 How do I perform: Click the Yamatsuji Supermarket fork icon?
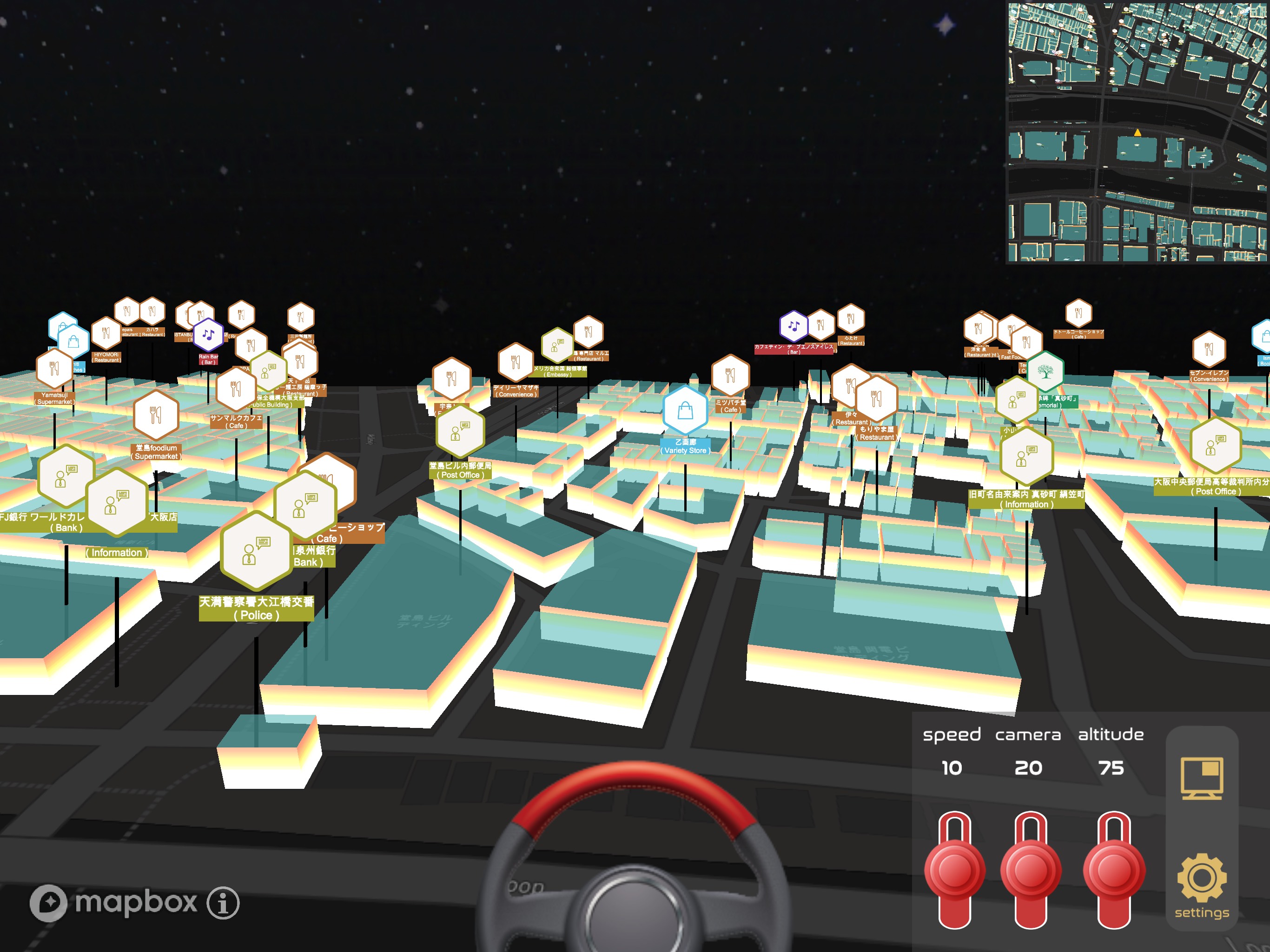(53, 368)
